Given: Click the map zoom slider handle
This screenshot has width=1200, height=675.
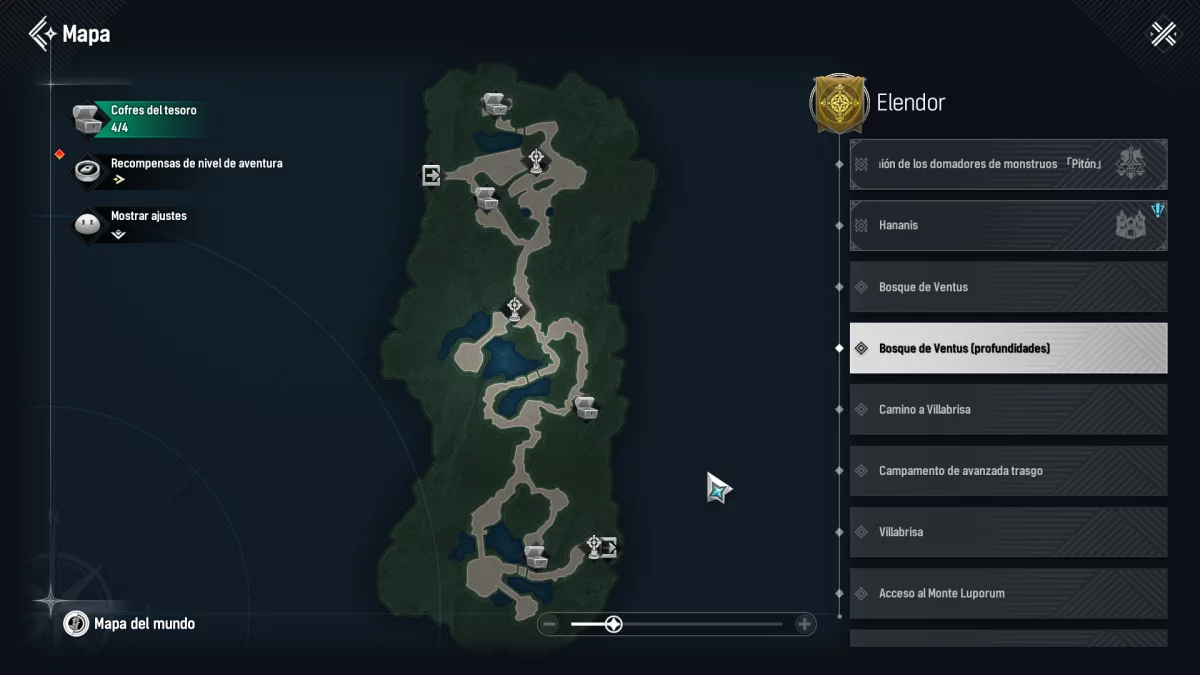Looking at the screenshot, I should (614, 625).
